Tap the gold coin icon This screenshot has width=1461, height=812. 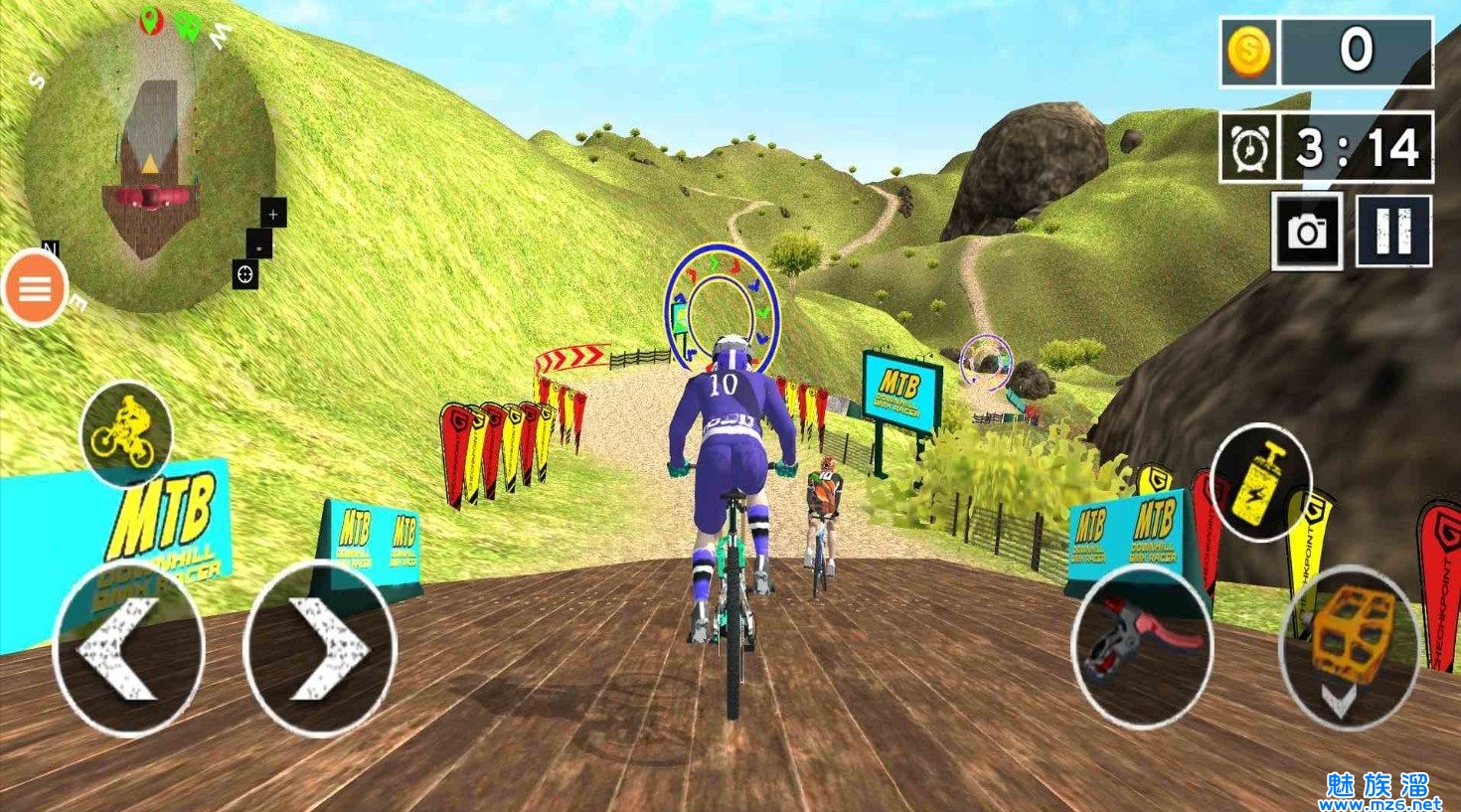point(1247,51)
